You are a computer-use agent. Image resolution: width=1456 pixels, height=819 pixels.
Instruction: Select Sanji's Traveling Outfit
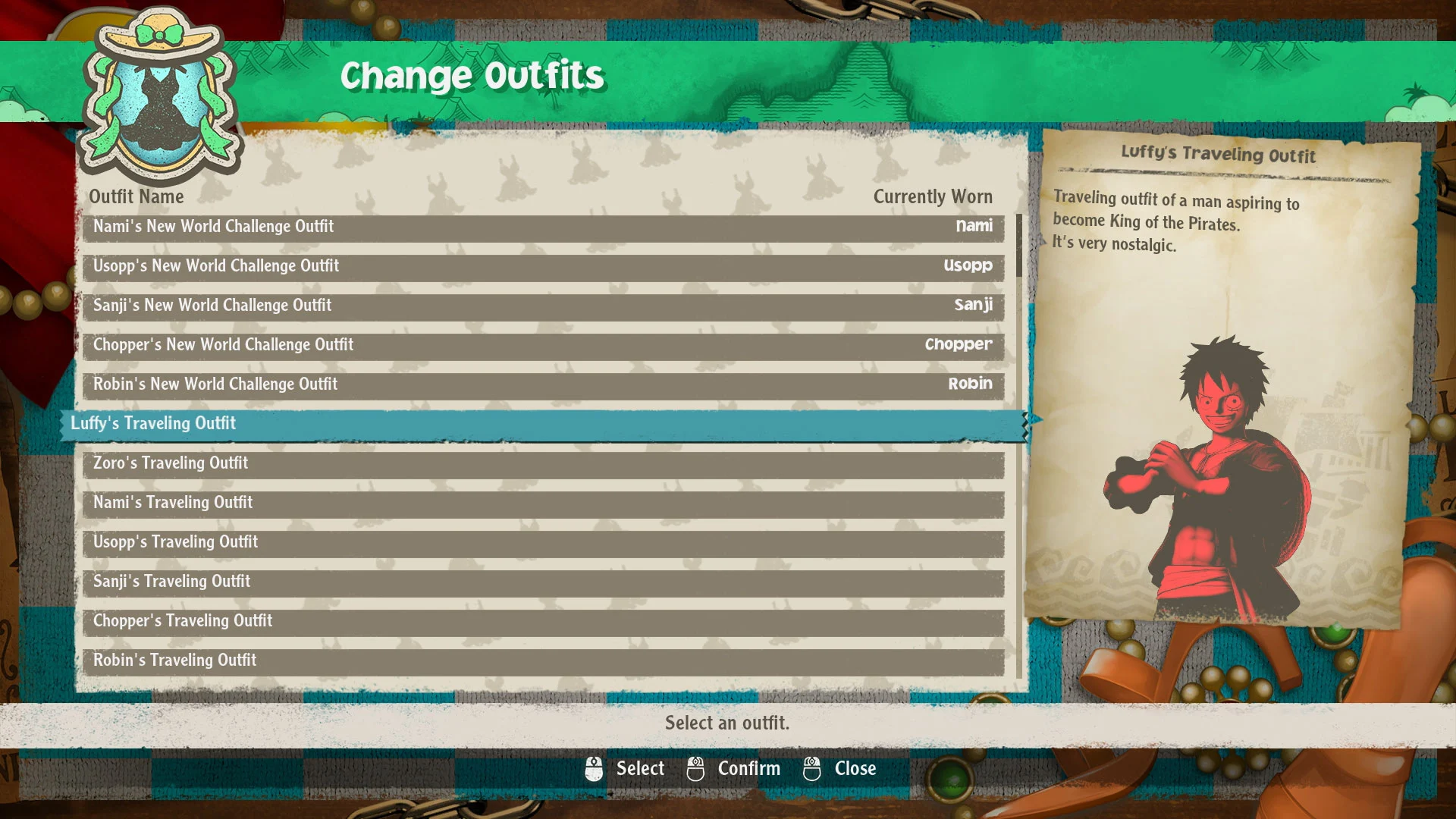pos(543,582)
